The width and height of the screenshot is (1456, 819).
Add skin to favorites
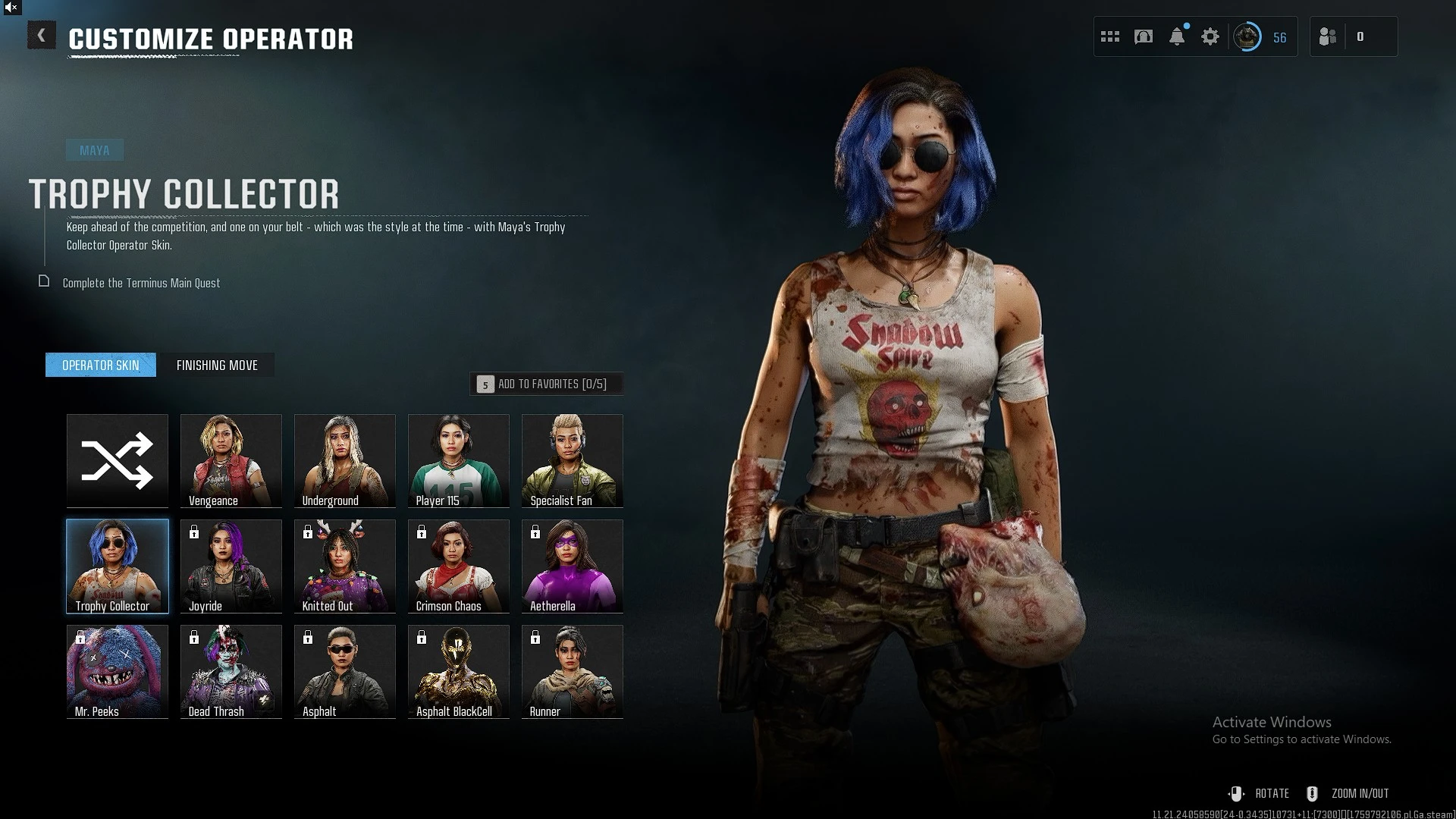point(547,384)
